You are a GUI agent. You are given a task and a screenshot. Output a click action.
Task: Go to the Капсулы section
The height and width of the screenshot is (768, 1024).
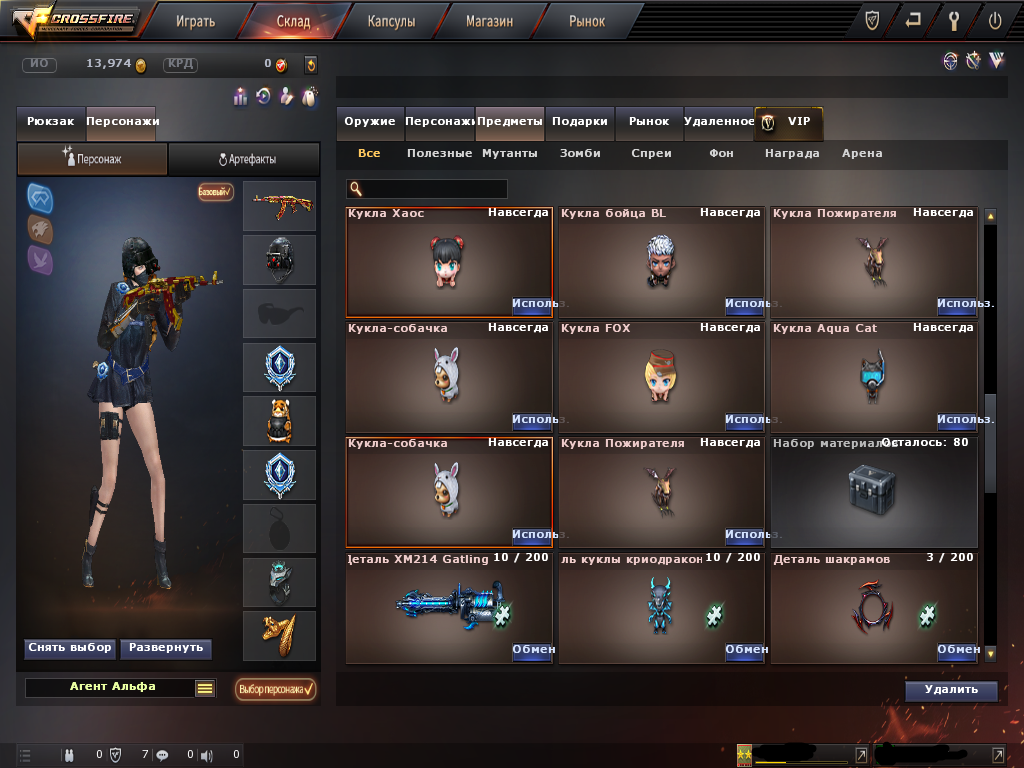coord(391,20)
